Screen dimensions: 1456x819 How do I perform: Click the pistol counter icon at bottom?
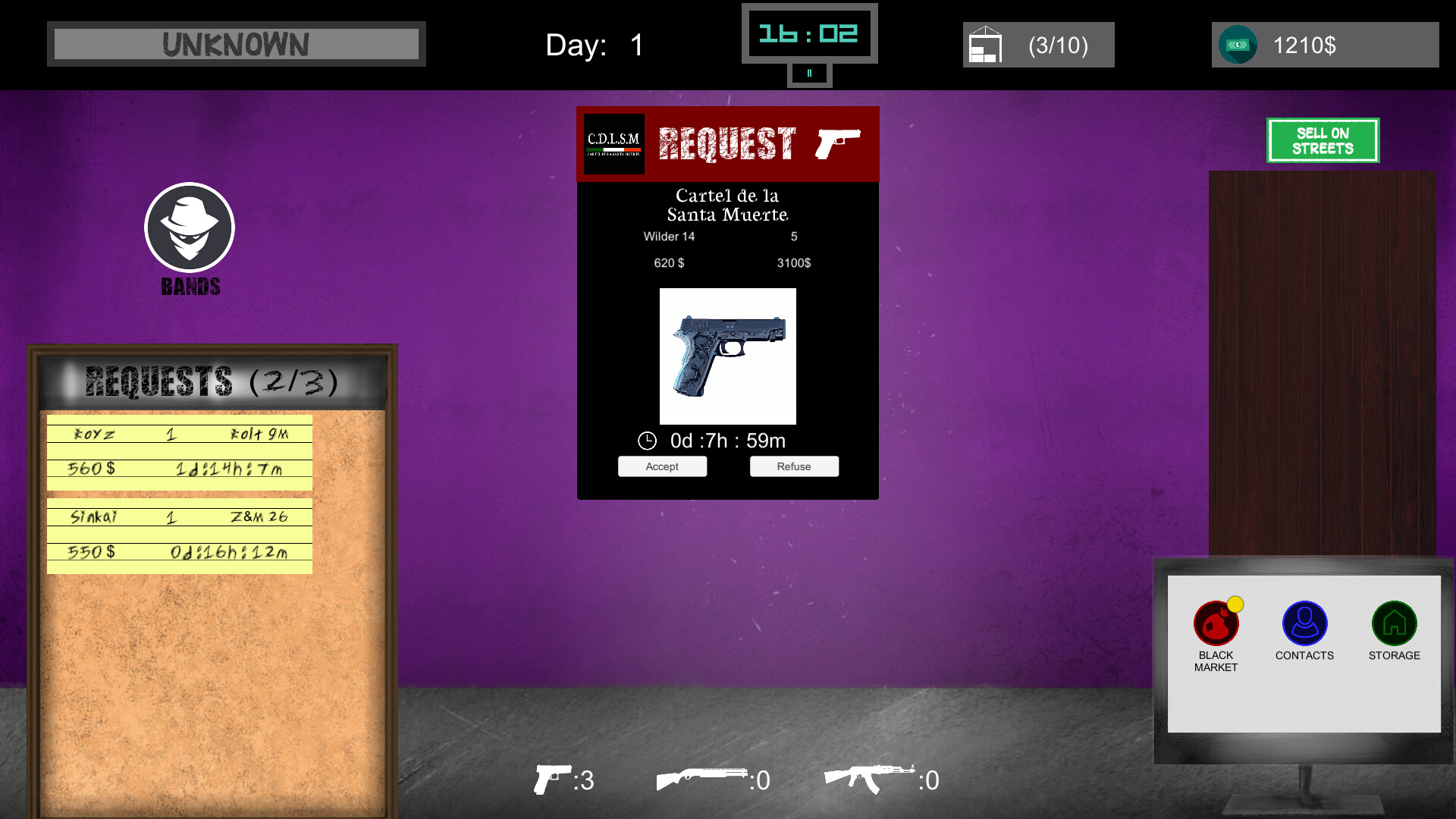click(552, 780)
